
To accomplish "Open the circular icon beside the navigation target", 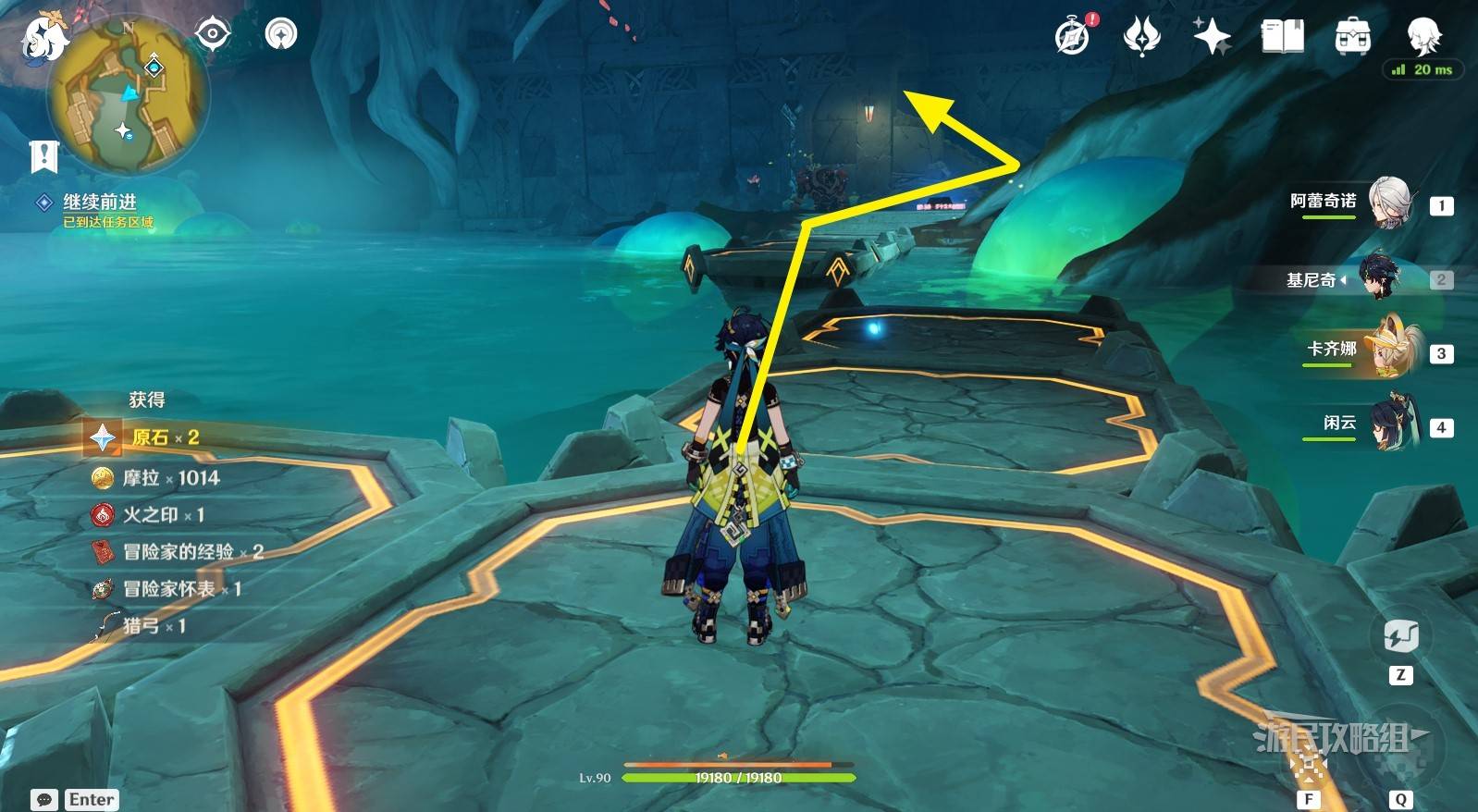I will point(281,34).
